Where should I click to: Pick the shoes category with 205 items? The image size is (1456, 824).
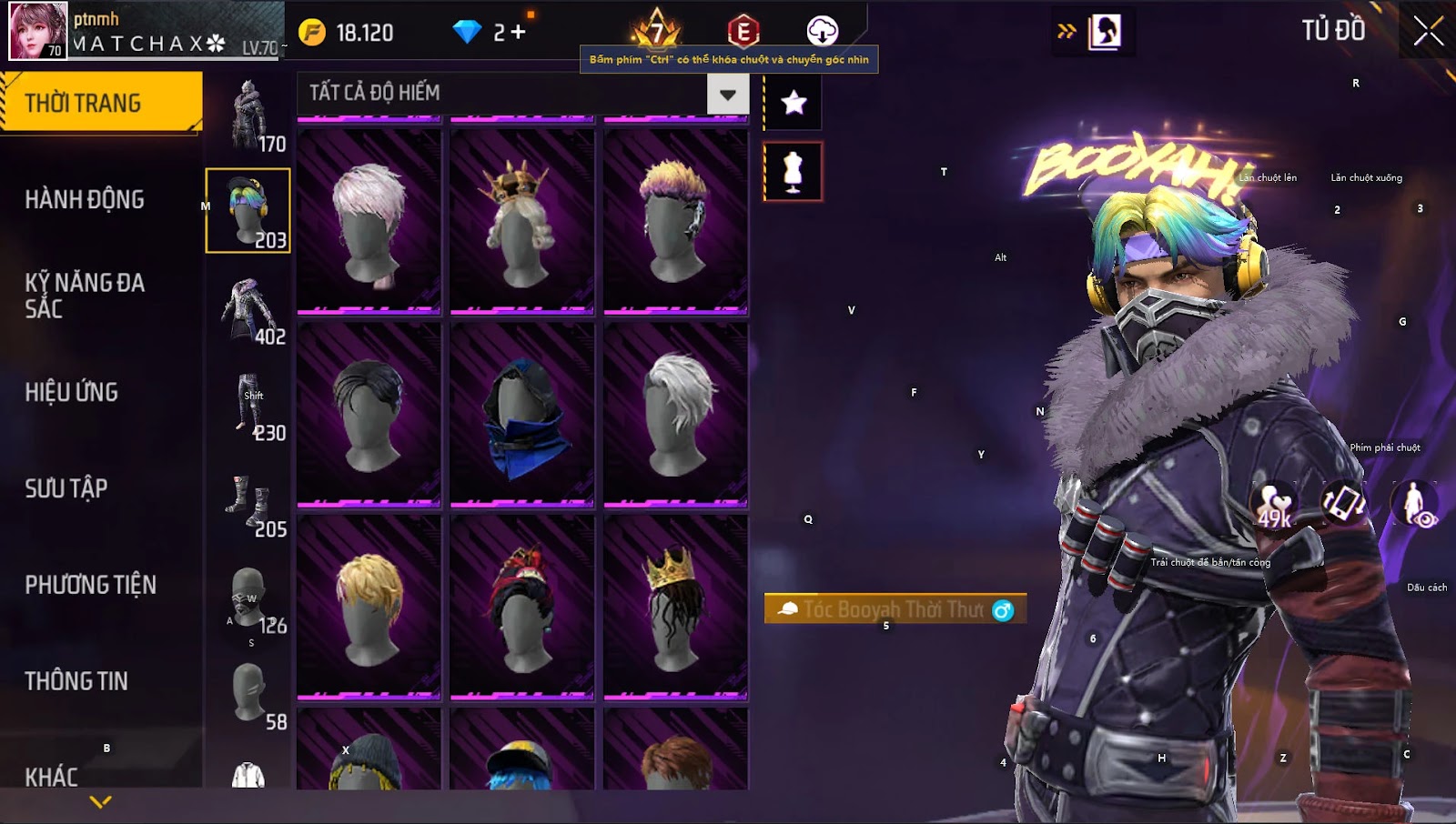[x=248, y=501]
